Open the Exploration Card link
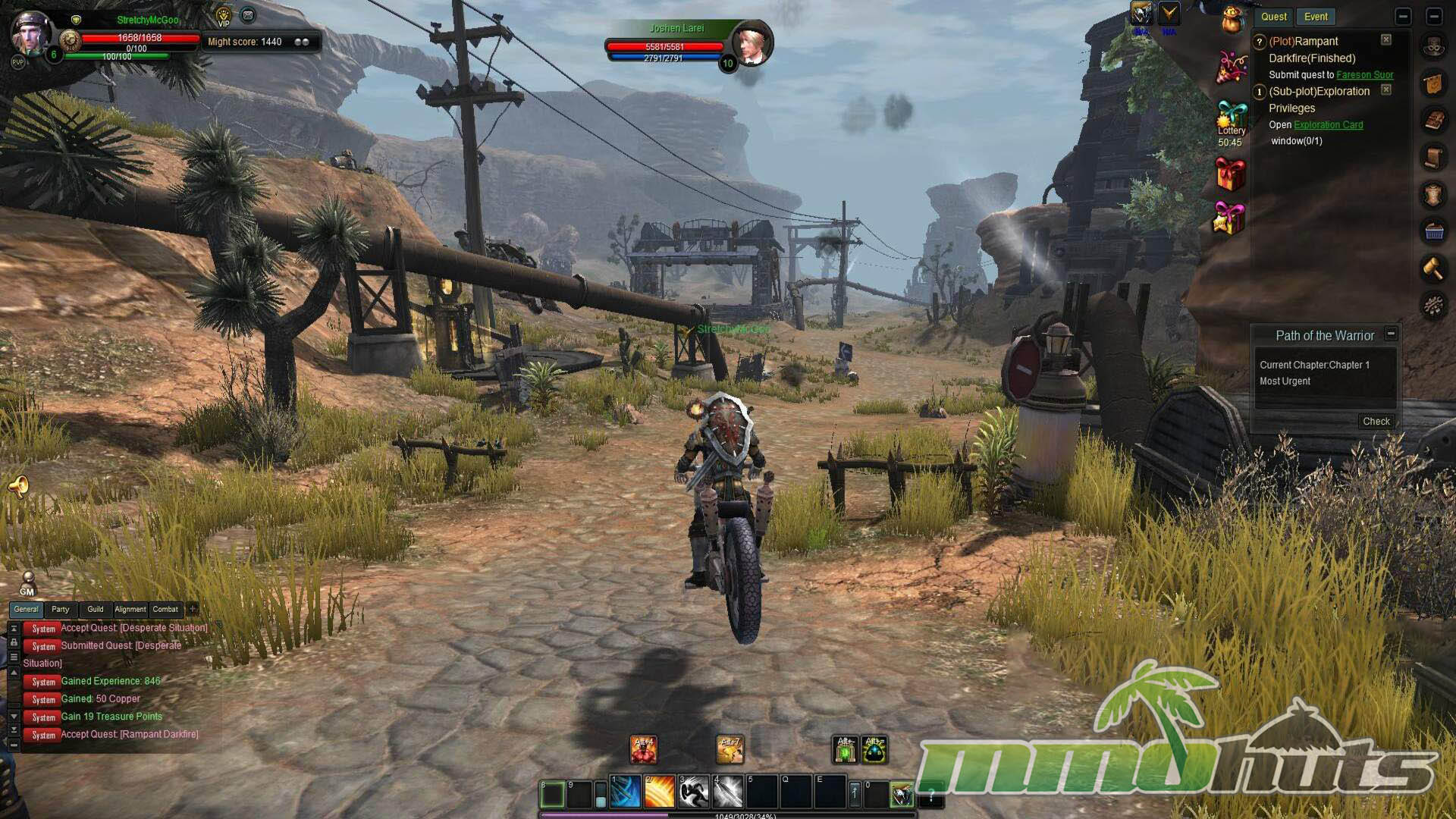 pyautogui.click(x=1328, y=125)
